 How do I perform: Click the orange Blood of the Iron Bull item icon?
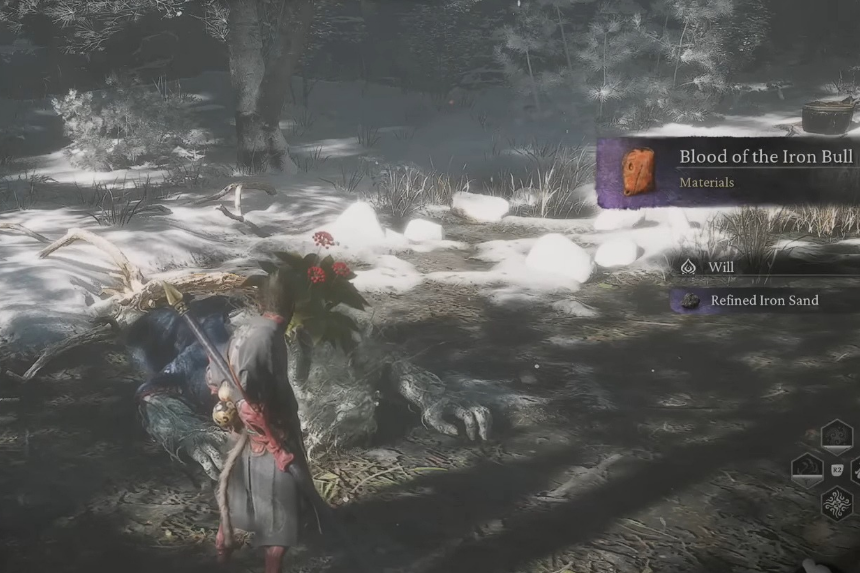639,171
